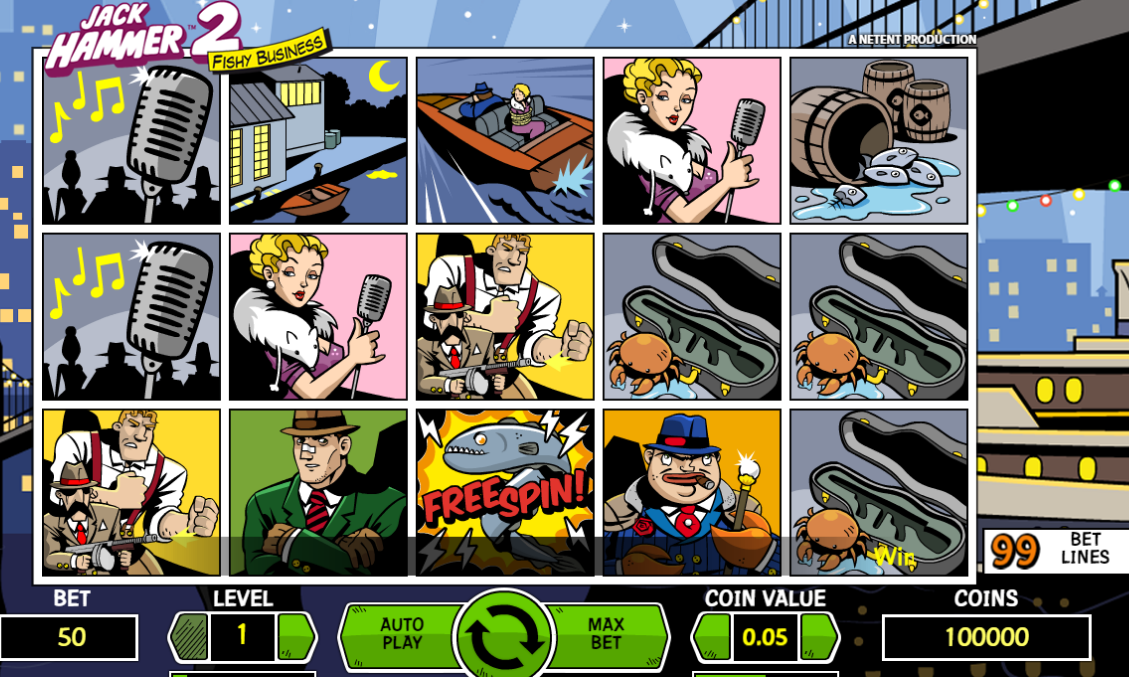Lower the coin value
1129x677 pixels.
(x=713, y=636)
